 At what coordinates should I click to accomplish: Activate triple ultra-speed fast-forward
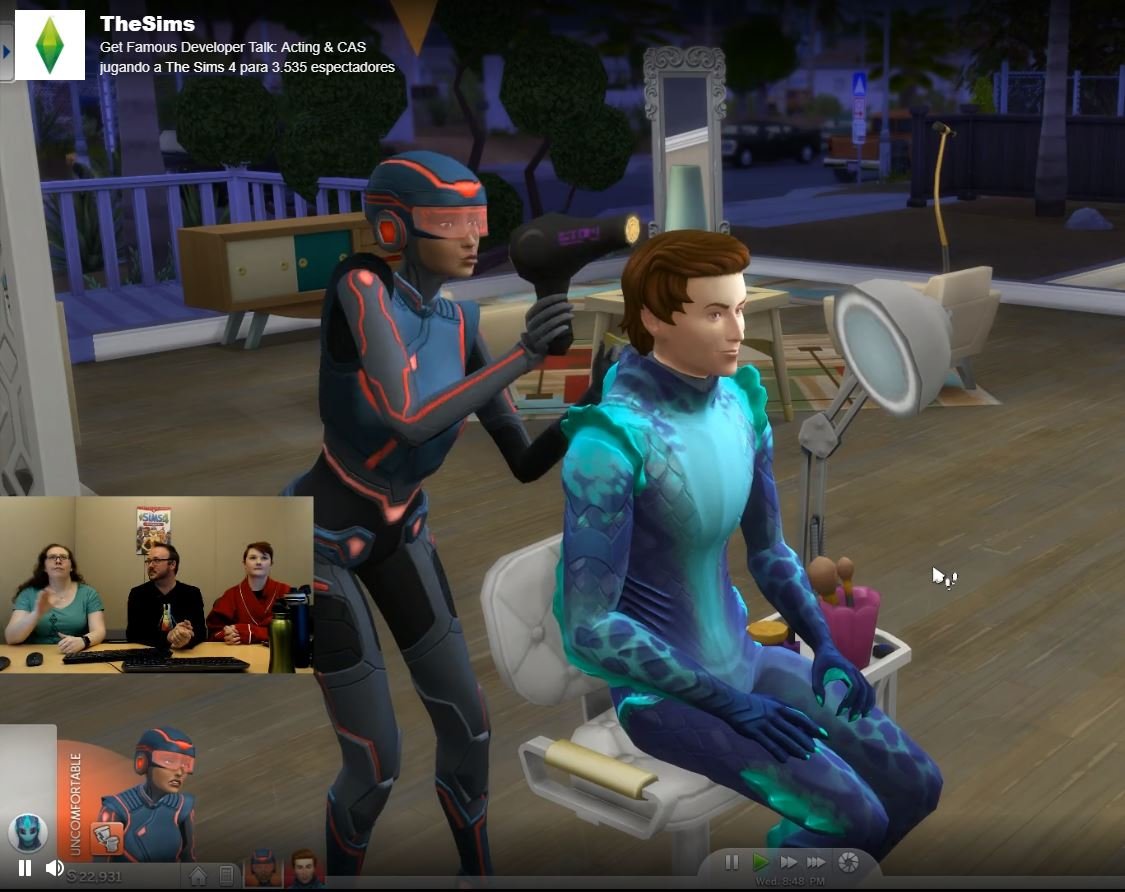(817, 862)
